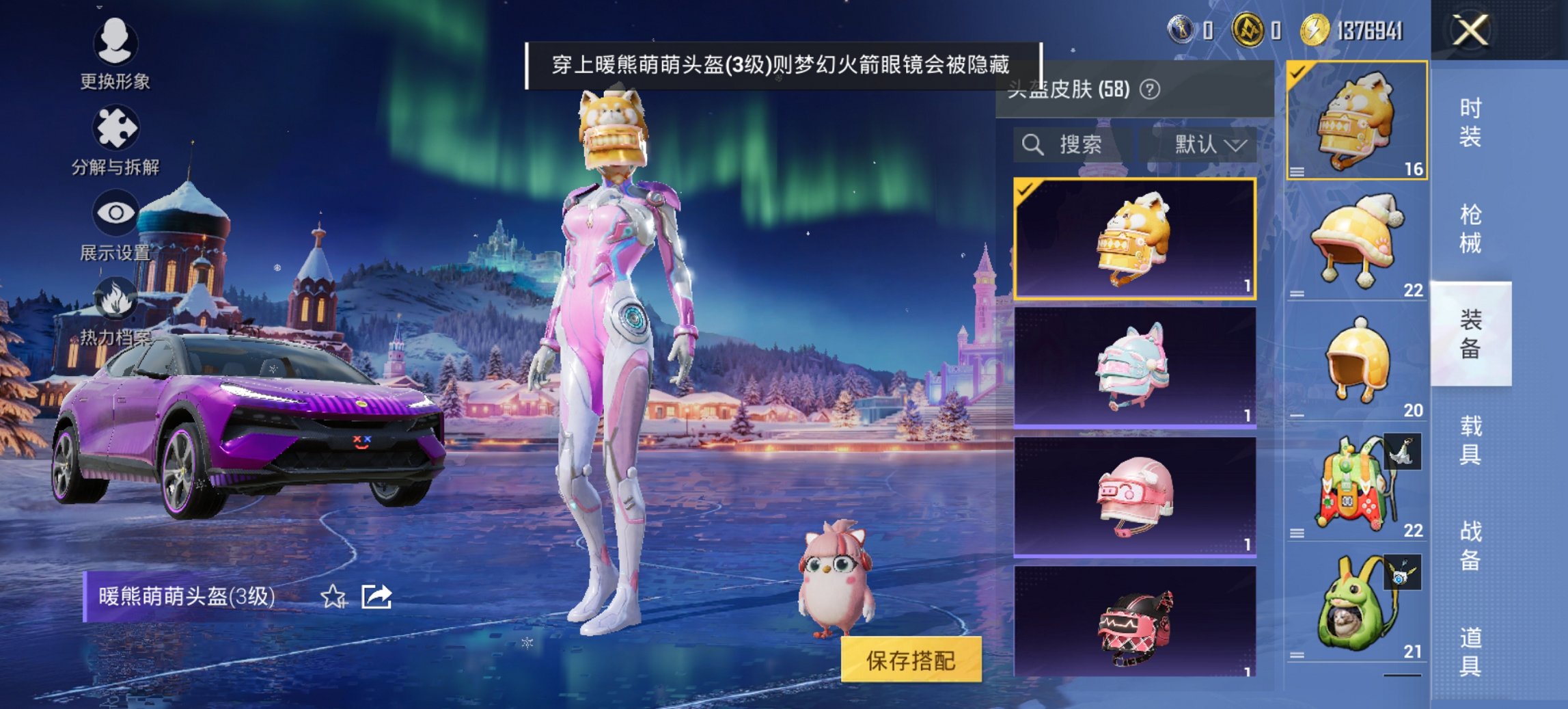The image size is (1568, 709).
Task: Expand the chevron next to 默认
Action: click(1237, 146)
